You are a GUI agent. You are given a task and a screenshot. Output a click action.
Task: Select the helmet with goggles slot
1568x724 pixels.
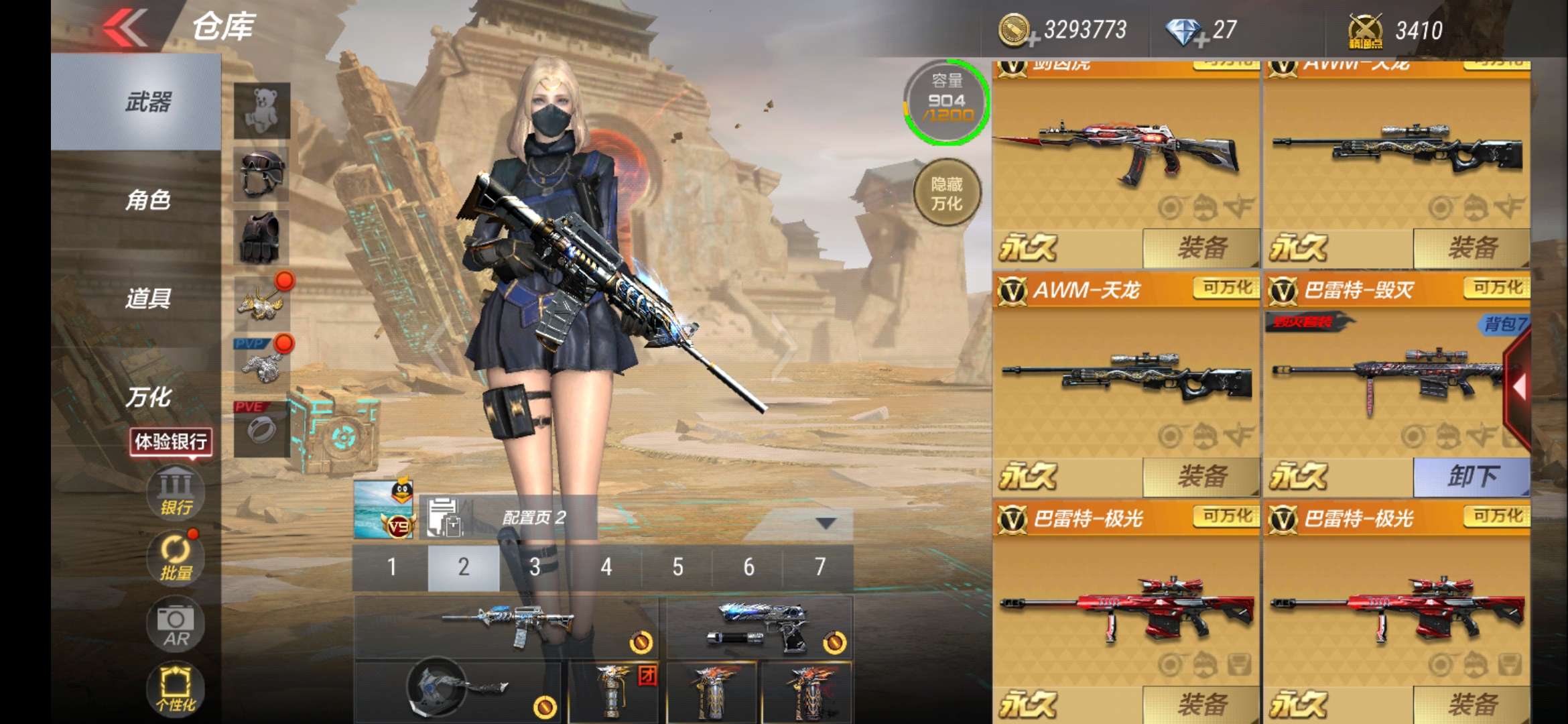click(x=262, y=174)
